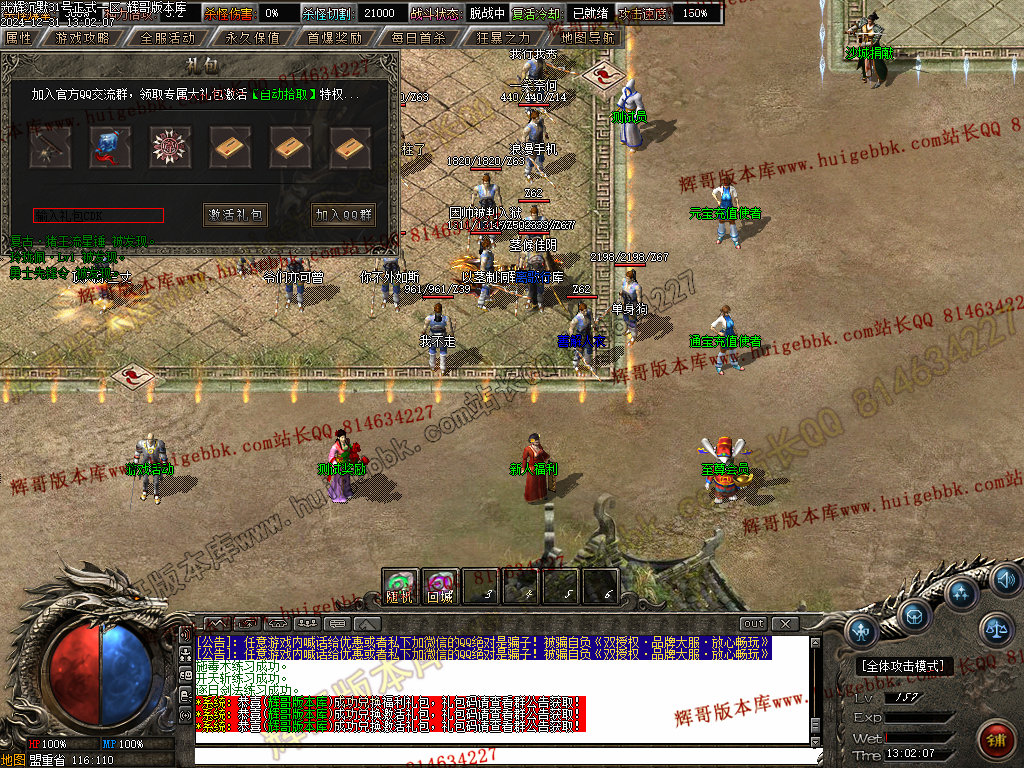1024x768 pixels.
Task: Show the 全服活动 server events
Action: click(x=167, y=37)
